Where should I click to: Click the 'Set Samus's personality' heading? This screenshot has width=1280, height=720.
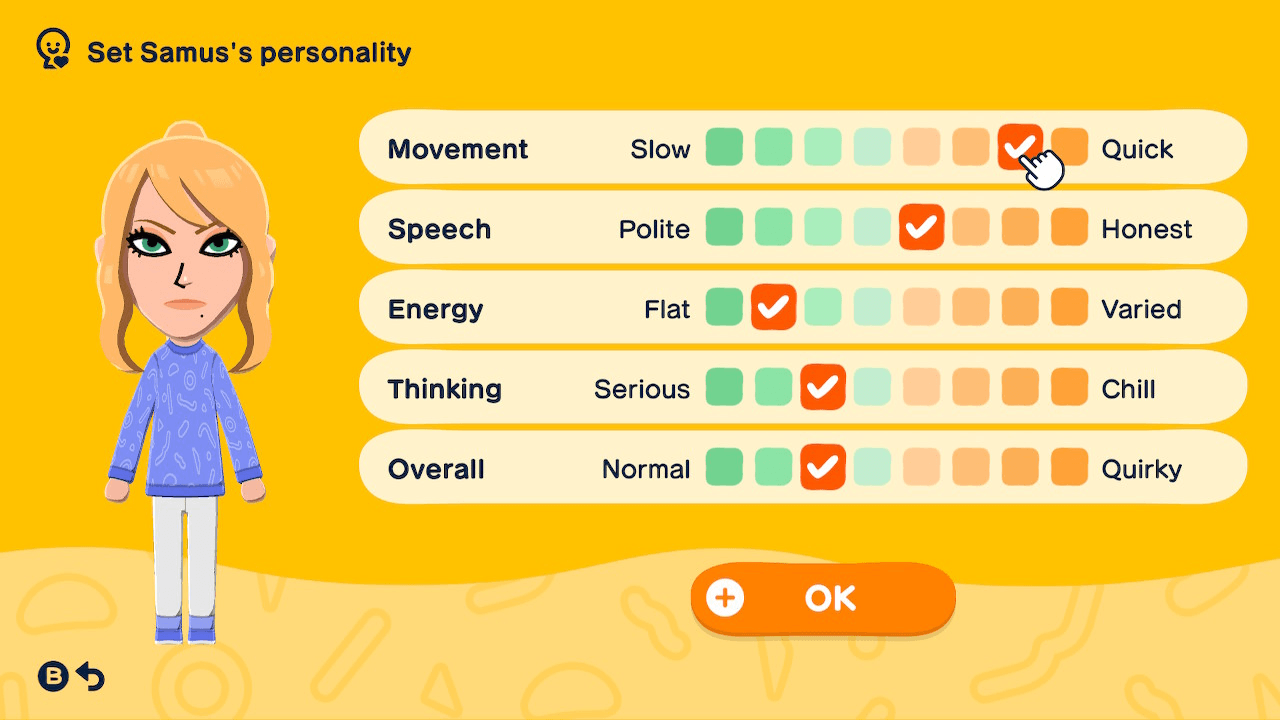pyautogui.click(x=248, y=53)
